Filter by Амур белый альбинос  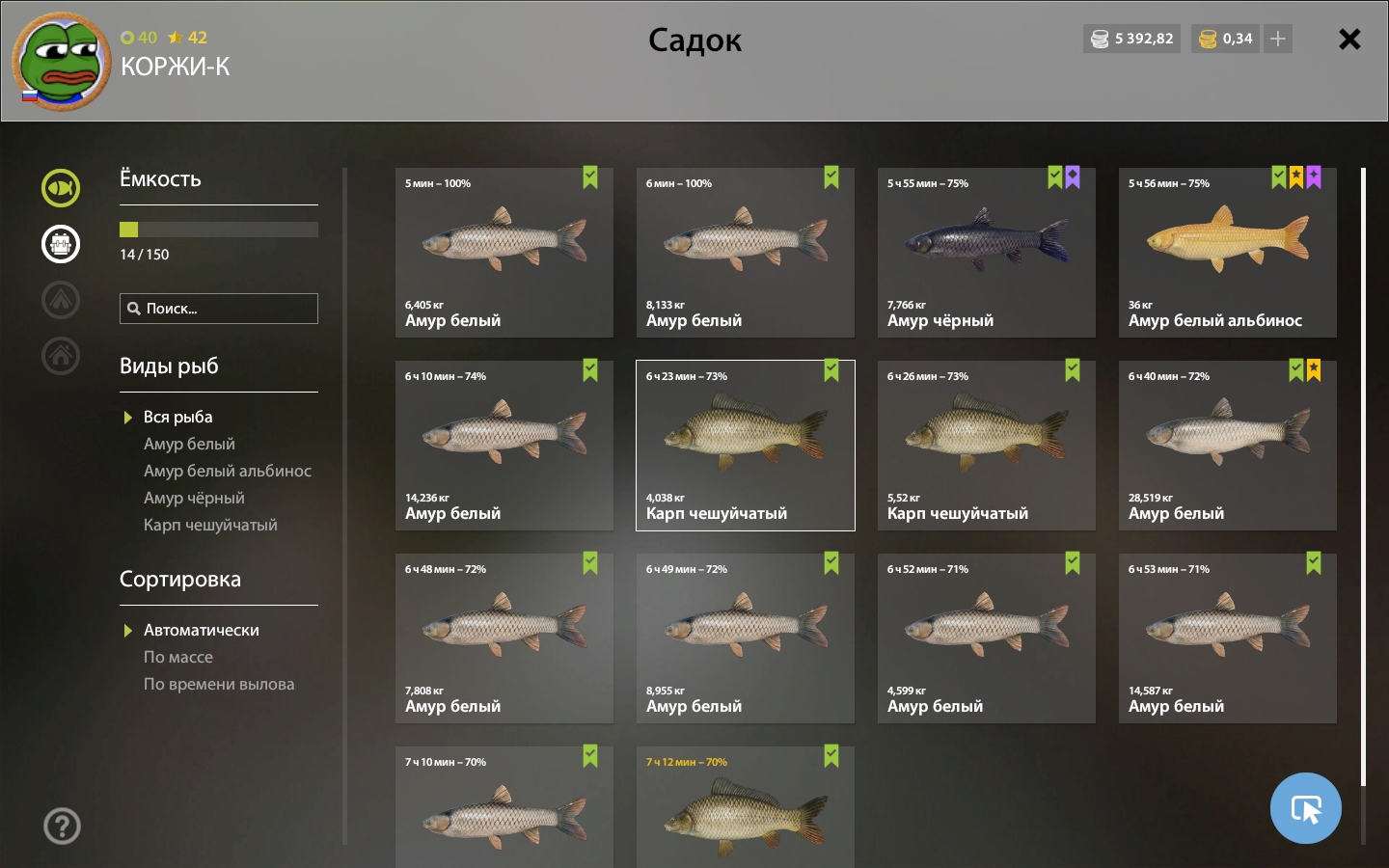[228, 471]
